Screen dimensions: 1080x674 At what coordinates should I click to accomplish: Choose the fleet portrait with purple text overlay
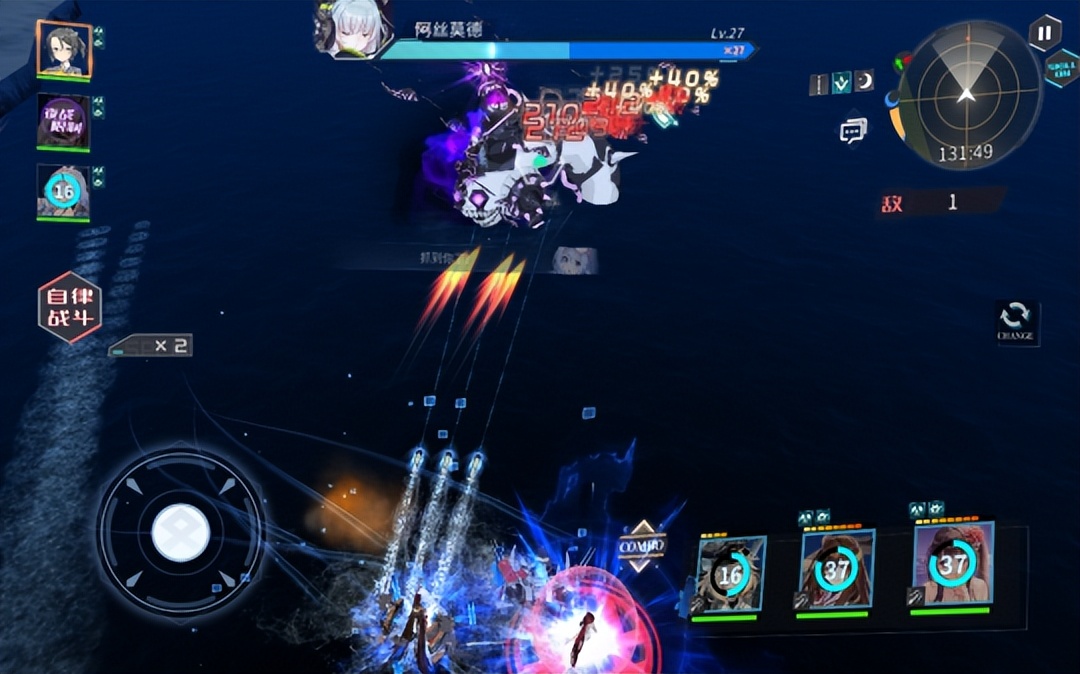point(64,122)
